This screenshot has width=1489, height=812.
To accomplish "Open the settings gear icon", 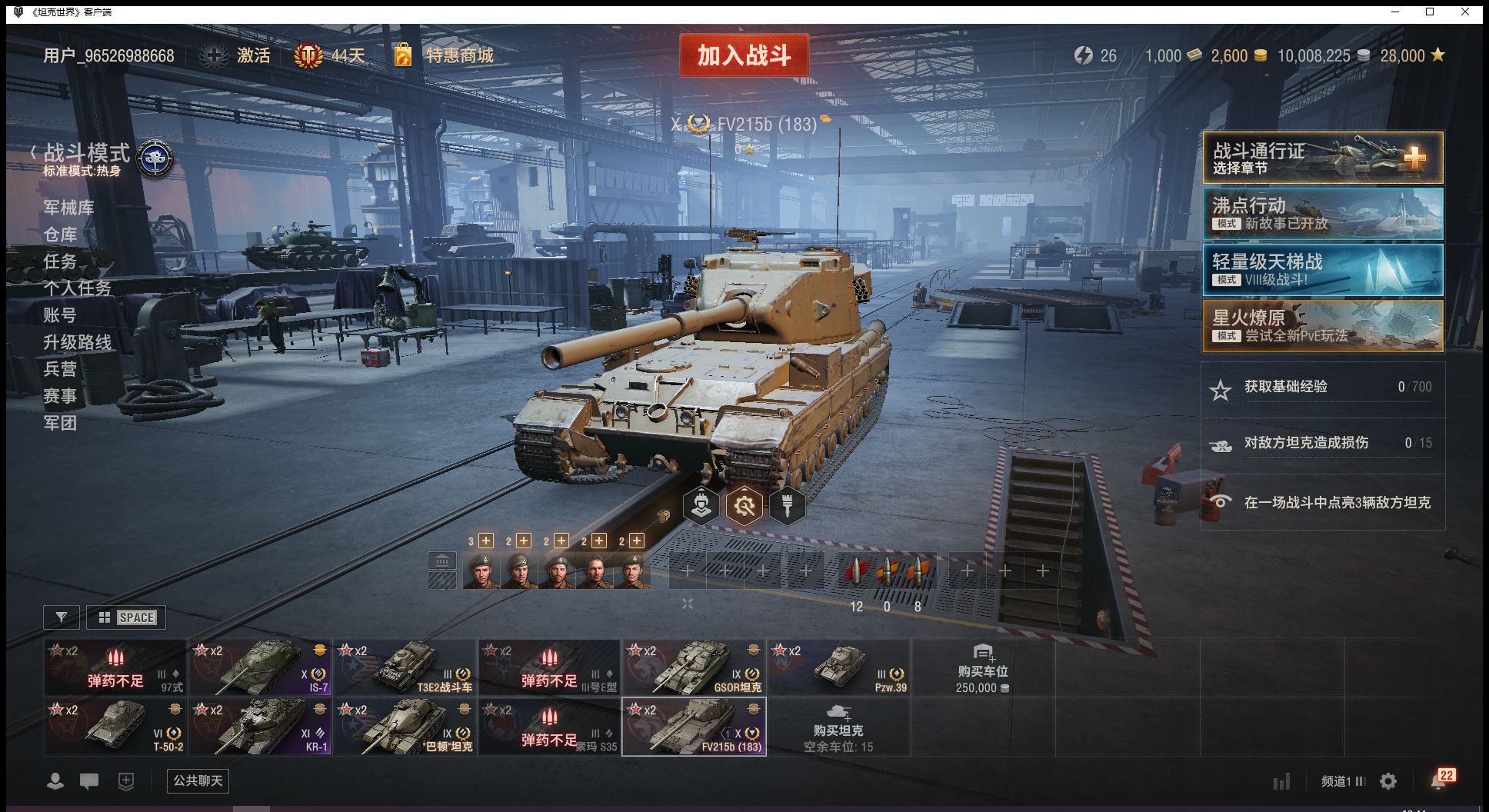I will coord(1388,782).
